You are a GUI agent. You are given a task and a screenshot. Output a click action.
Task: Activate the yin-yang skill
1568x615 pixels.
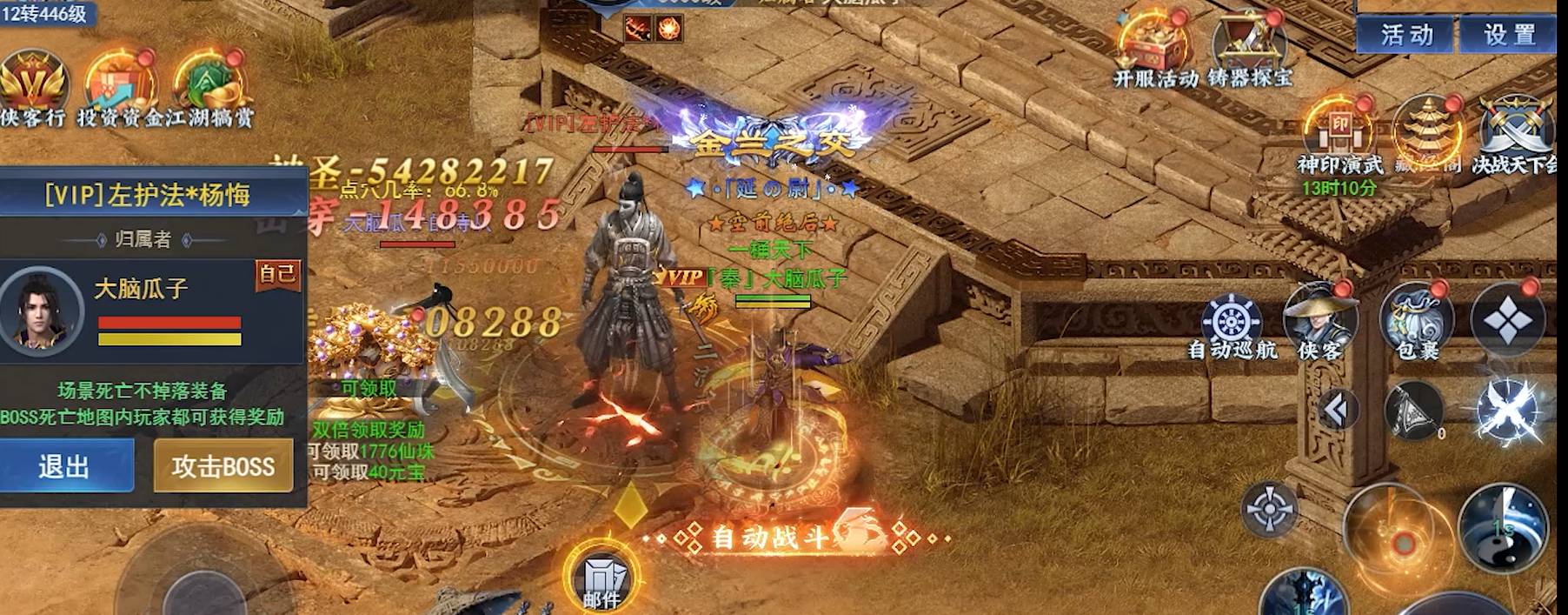1502,525
